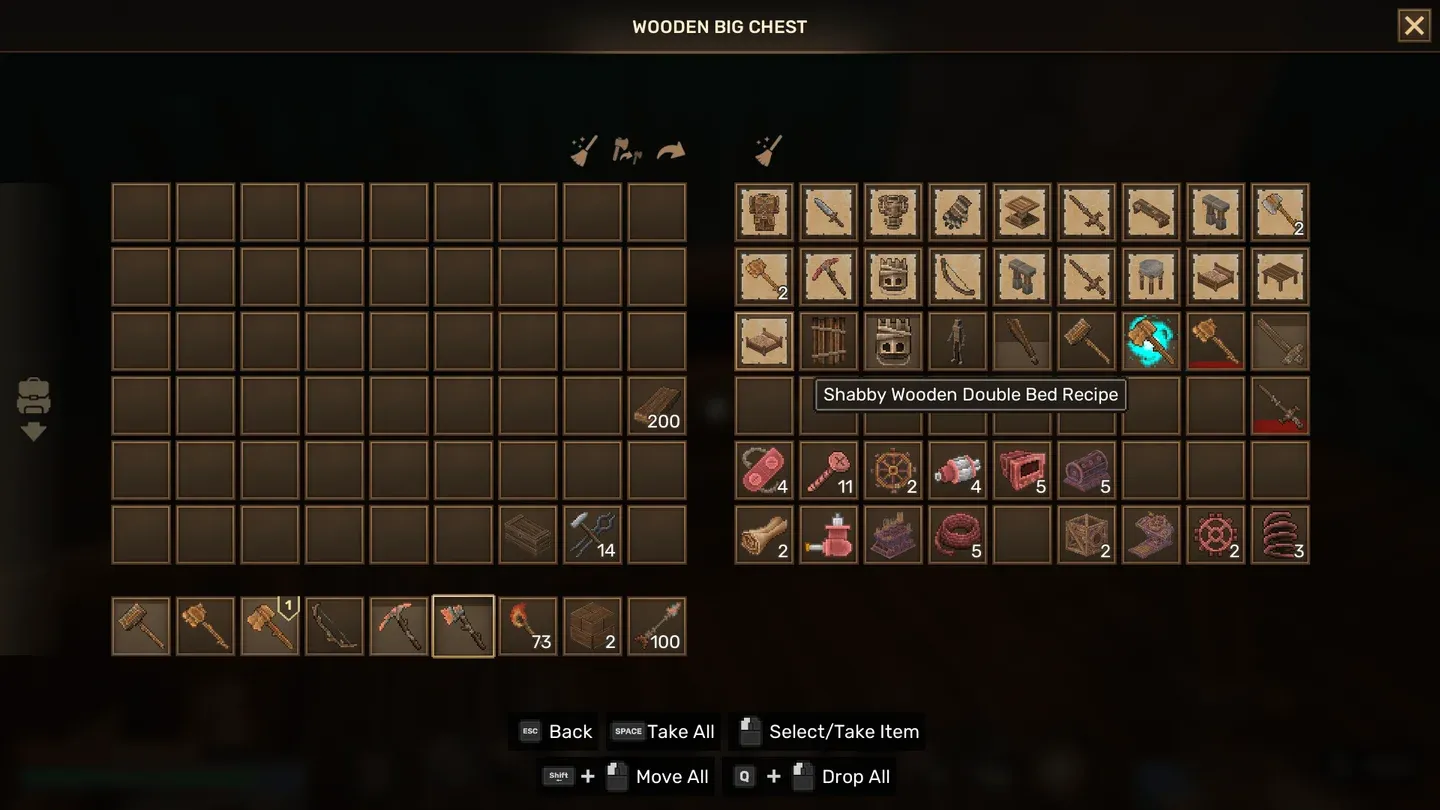Screen dimensions: 1440x810
Task: Select the wooden fence gate item
Action: (x=829, y=341)
